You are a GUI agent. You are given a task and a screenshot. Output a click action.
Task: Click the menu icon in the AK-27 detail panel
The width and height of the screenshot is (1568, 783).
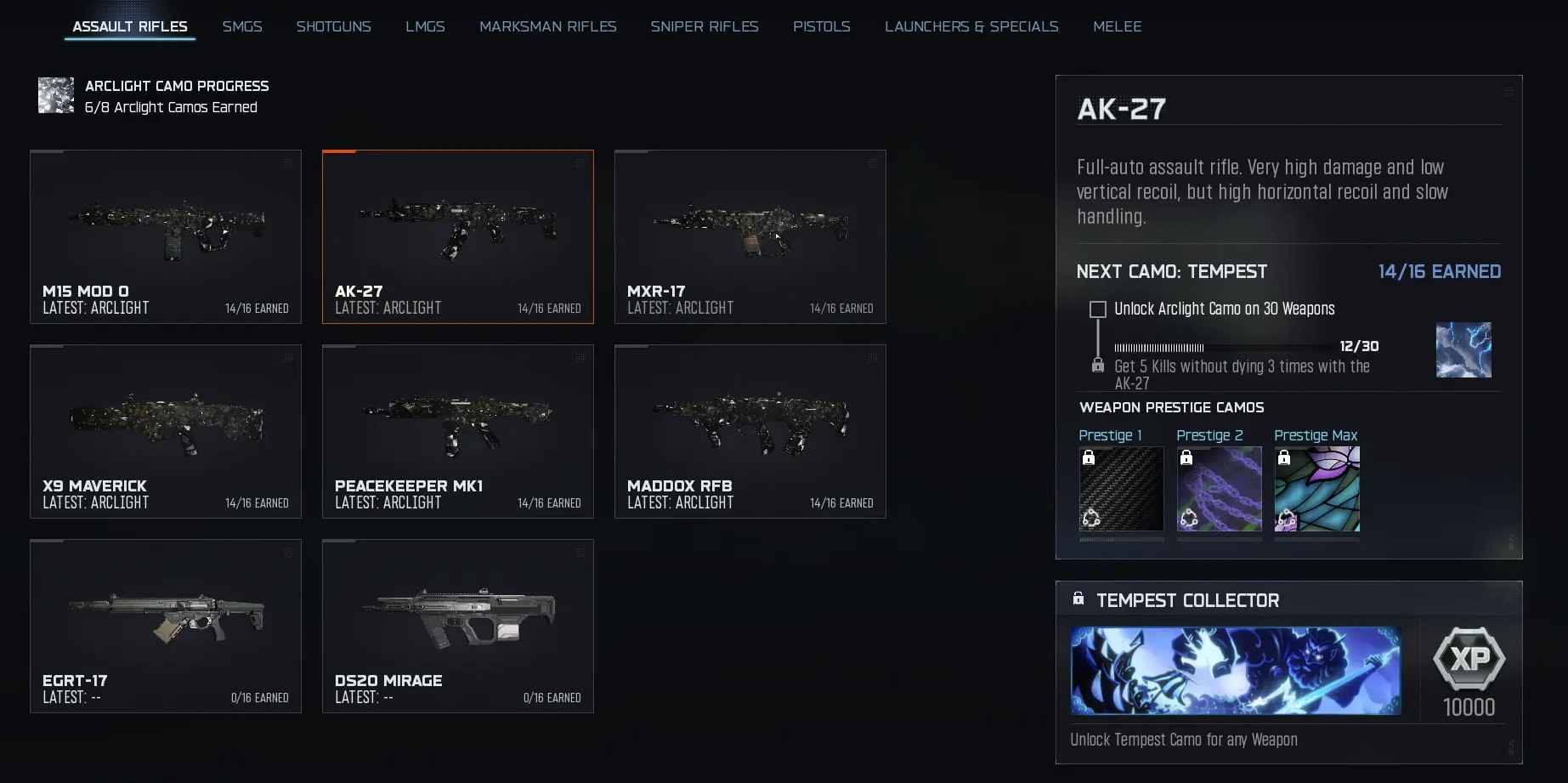(1509, 91)
